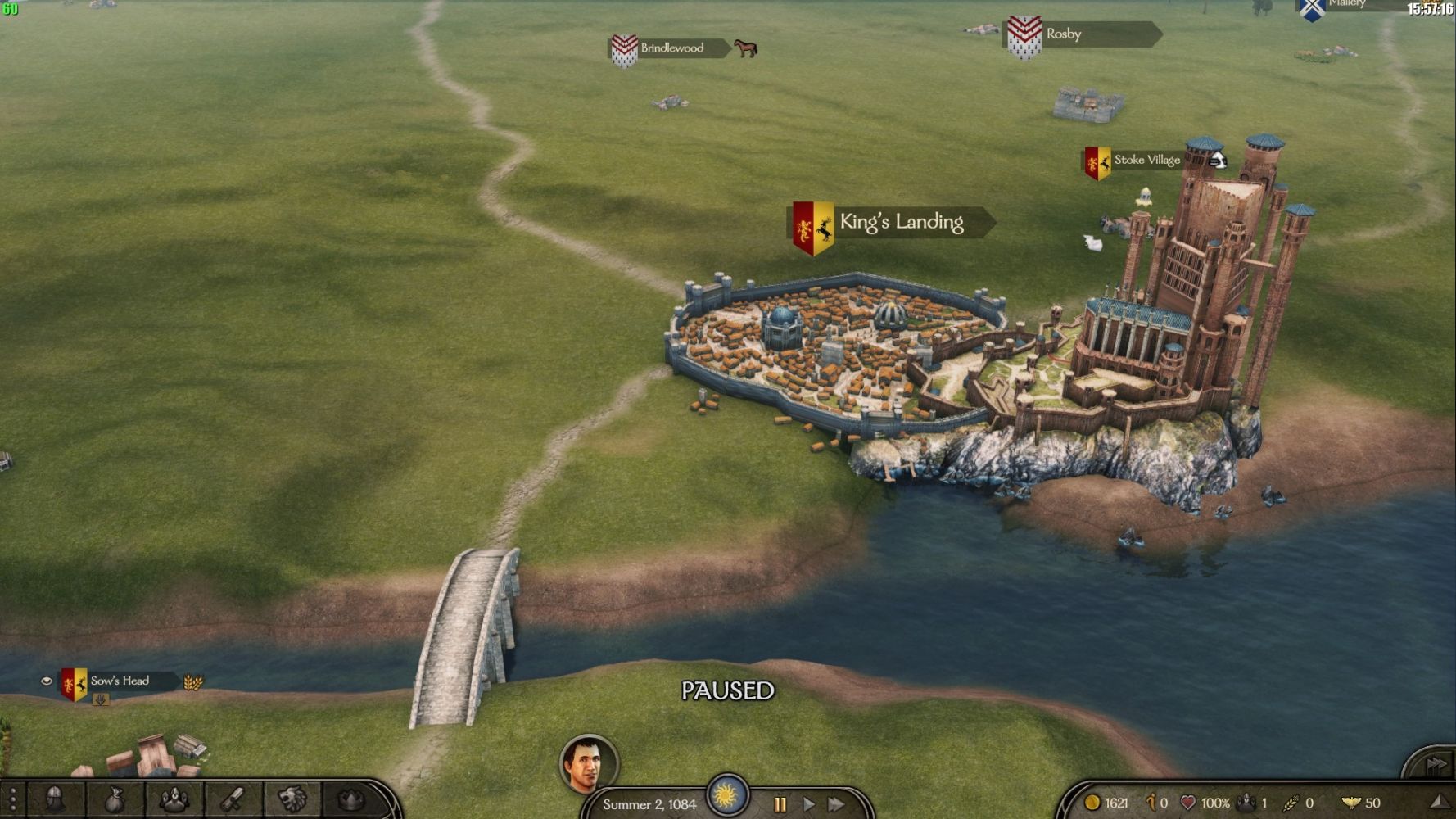Click the player character portrait
This screenshot has height=819, width=1456.
(588, 763)
